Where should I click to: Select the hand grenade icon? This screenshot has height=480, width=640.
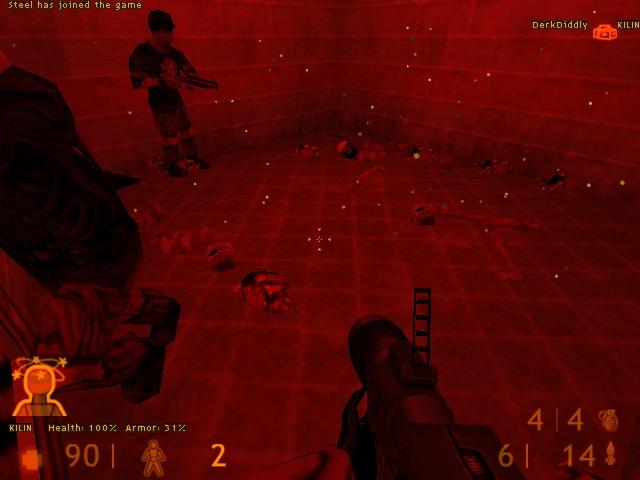pos(608,420)
